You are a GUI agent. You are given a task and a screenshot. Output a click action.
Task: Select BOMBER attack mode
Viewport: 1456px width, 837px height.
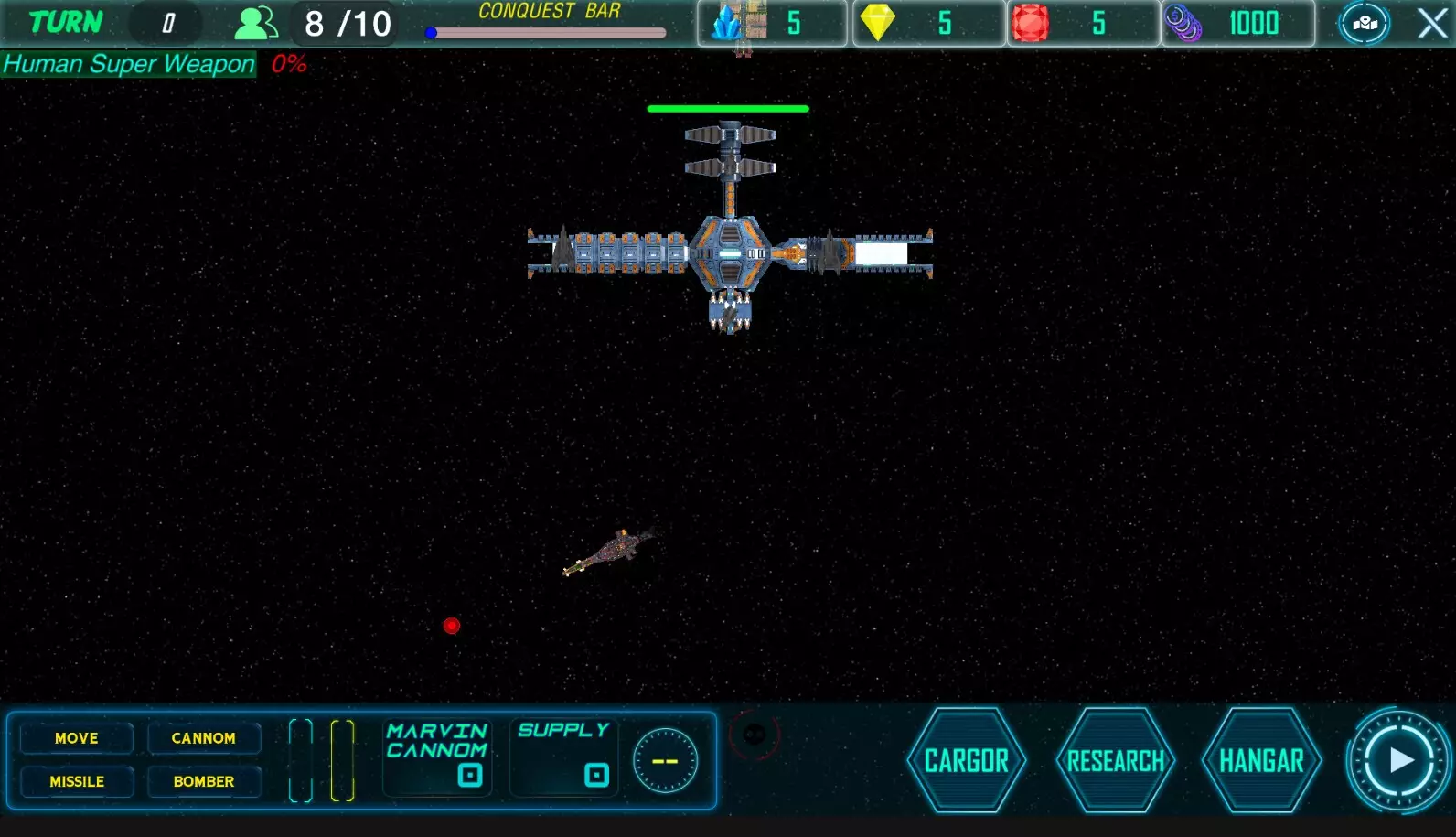tap(204, 781)
